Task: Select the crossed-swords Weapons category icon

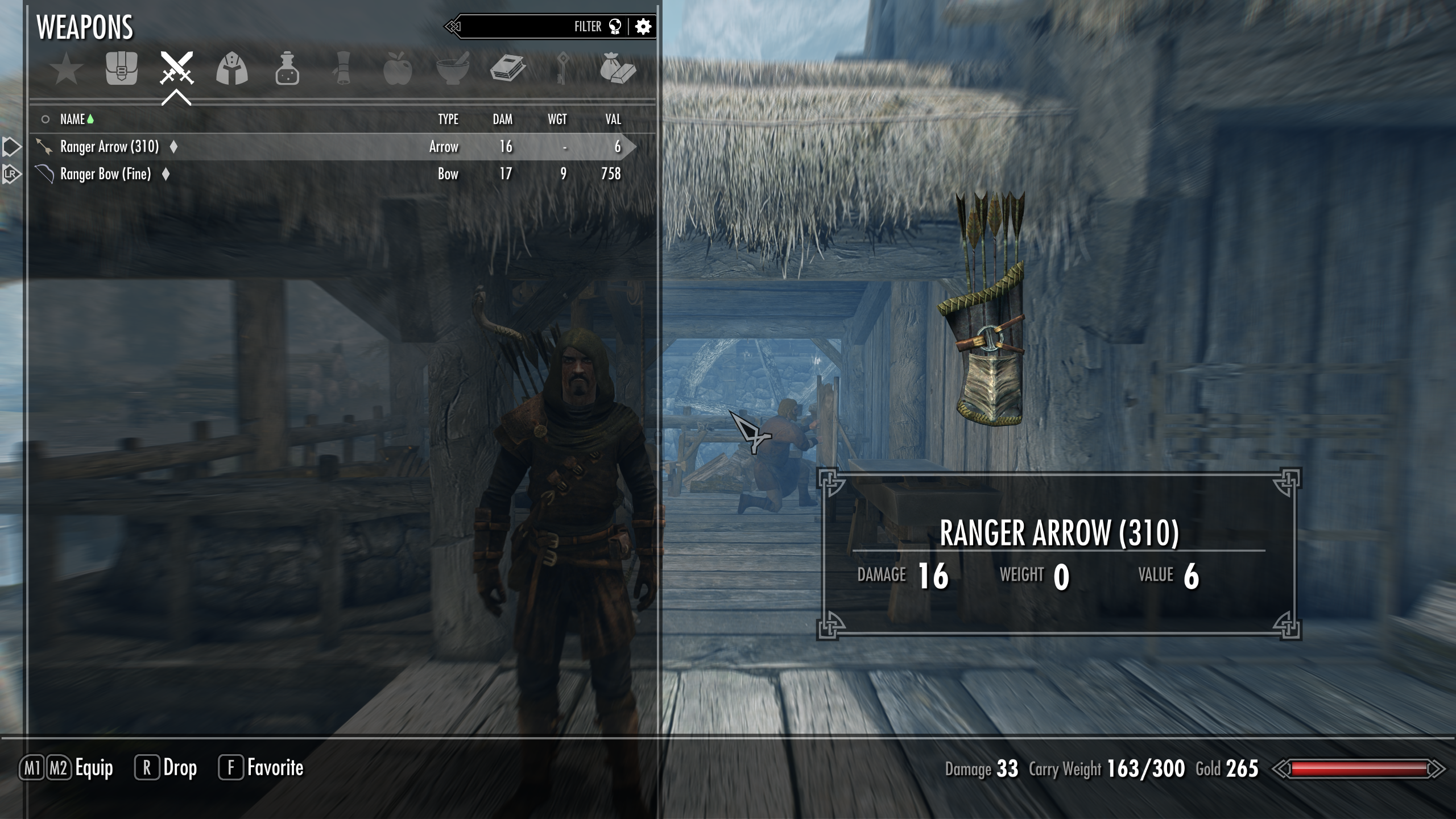Action: (177, 69)
